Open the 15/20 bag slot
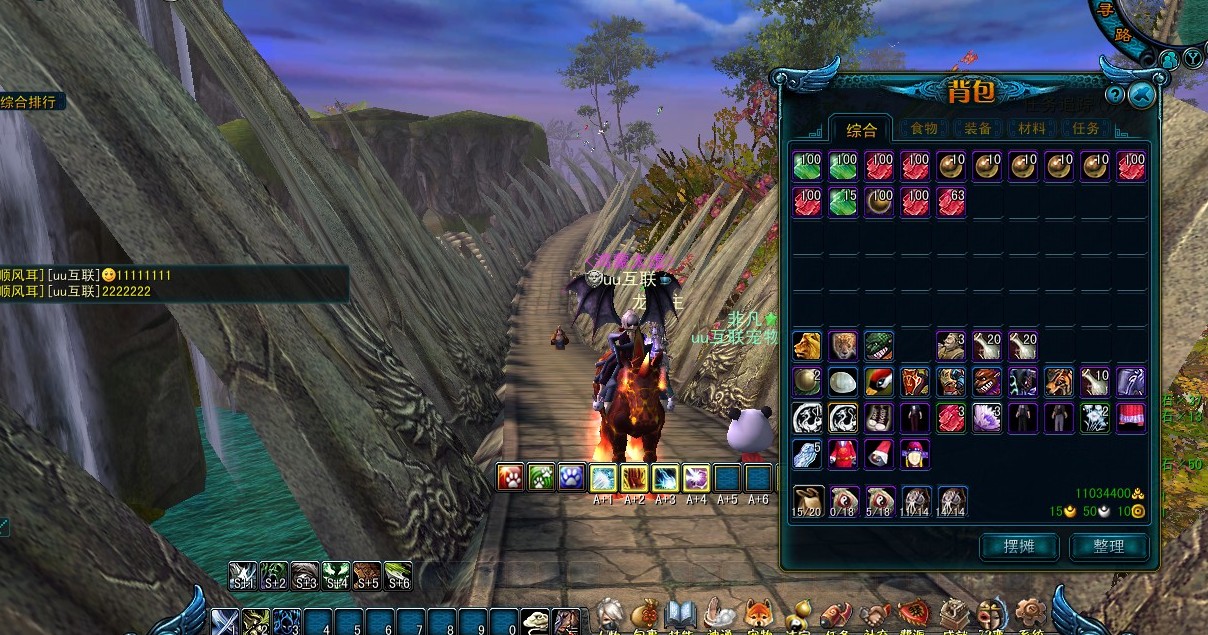1208x635 pixels. (807, 499)
